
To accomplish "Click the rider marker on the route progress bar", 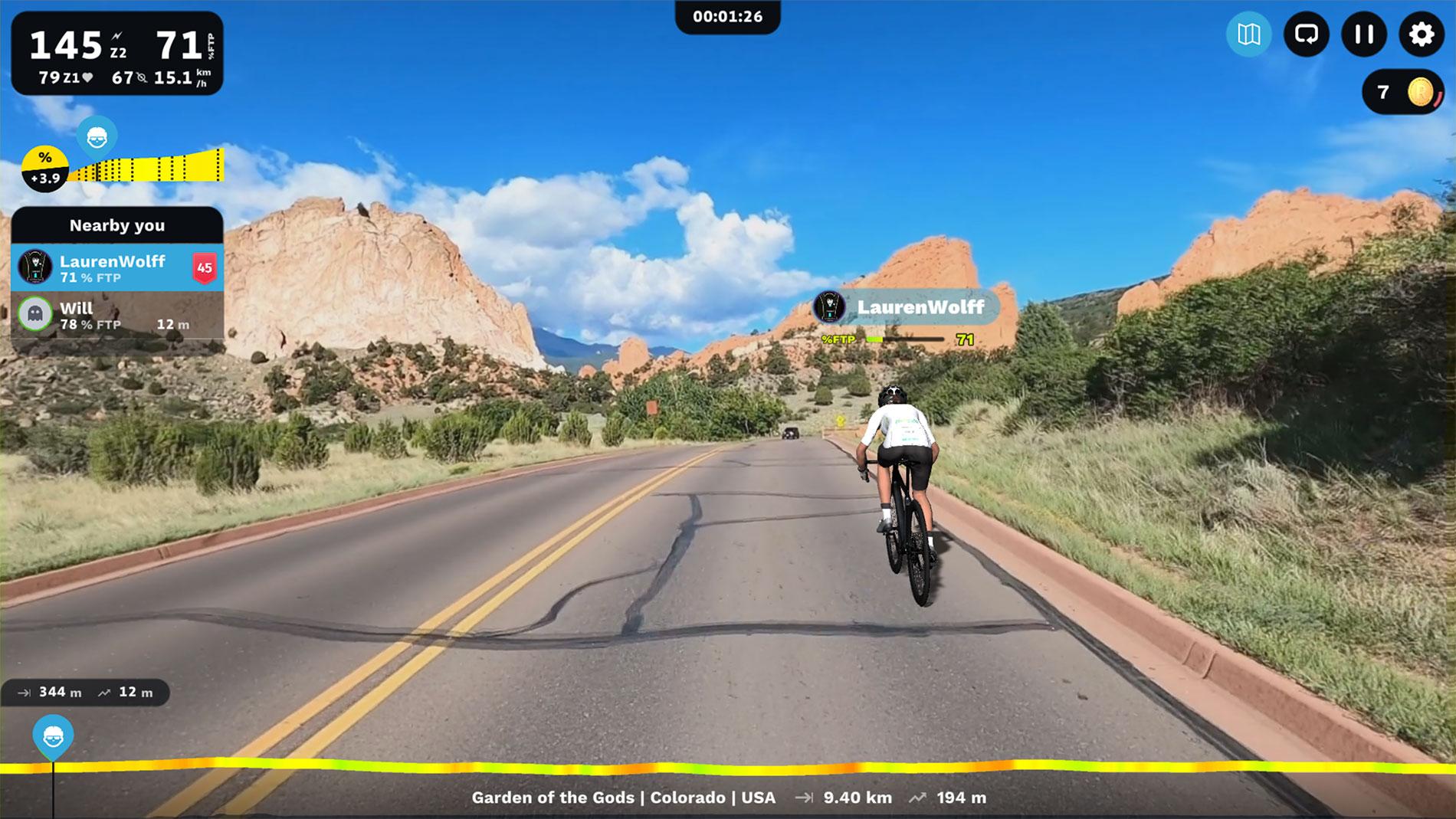I will point(53,736).
